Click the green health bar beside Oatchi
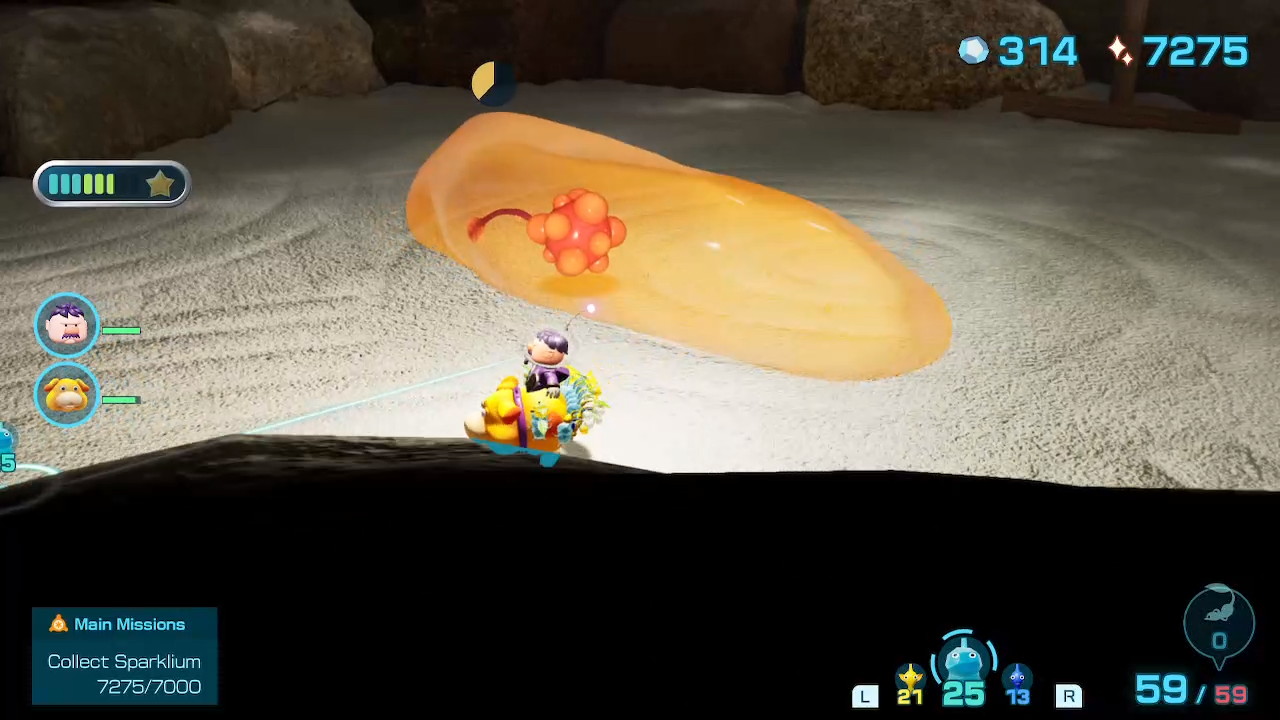 pyautogui.click(x=123, y=400)
